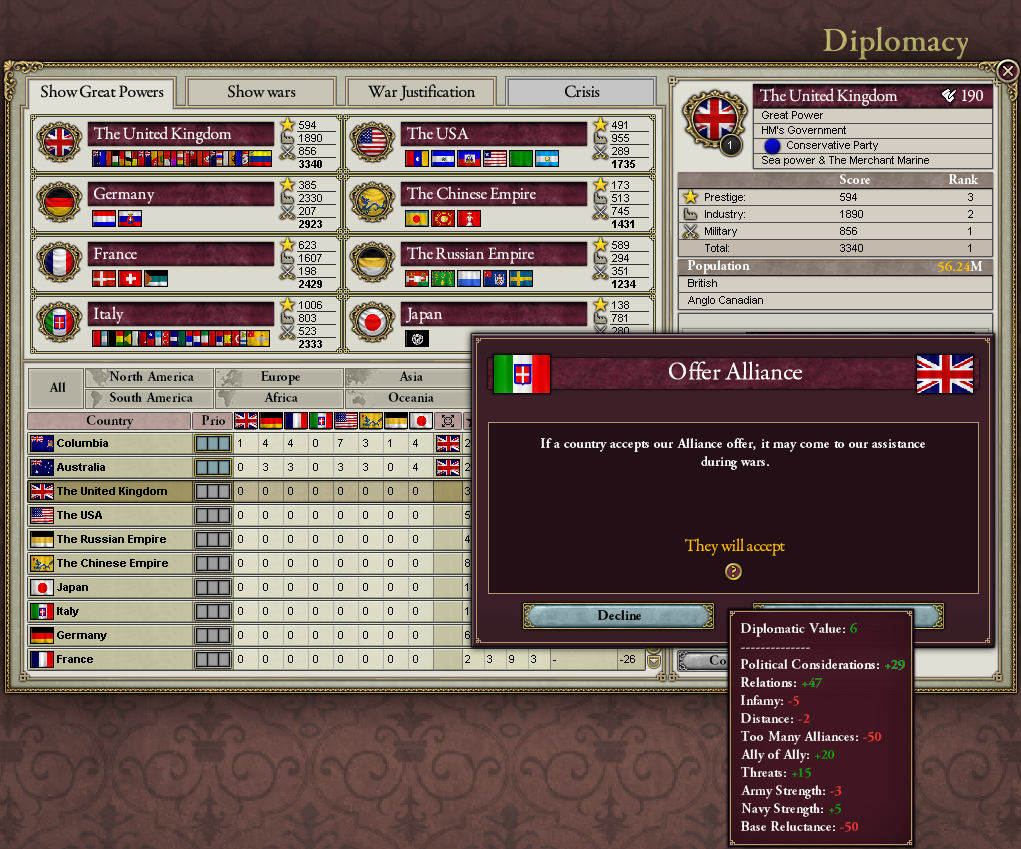Pick The Chinese Empire great power entry
The image size is (1021, 849).
click(493, 194)
